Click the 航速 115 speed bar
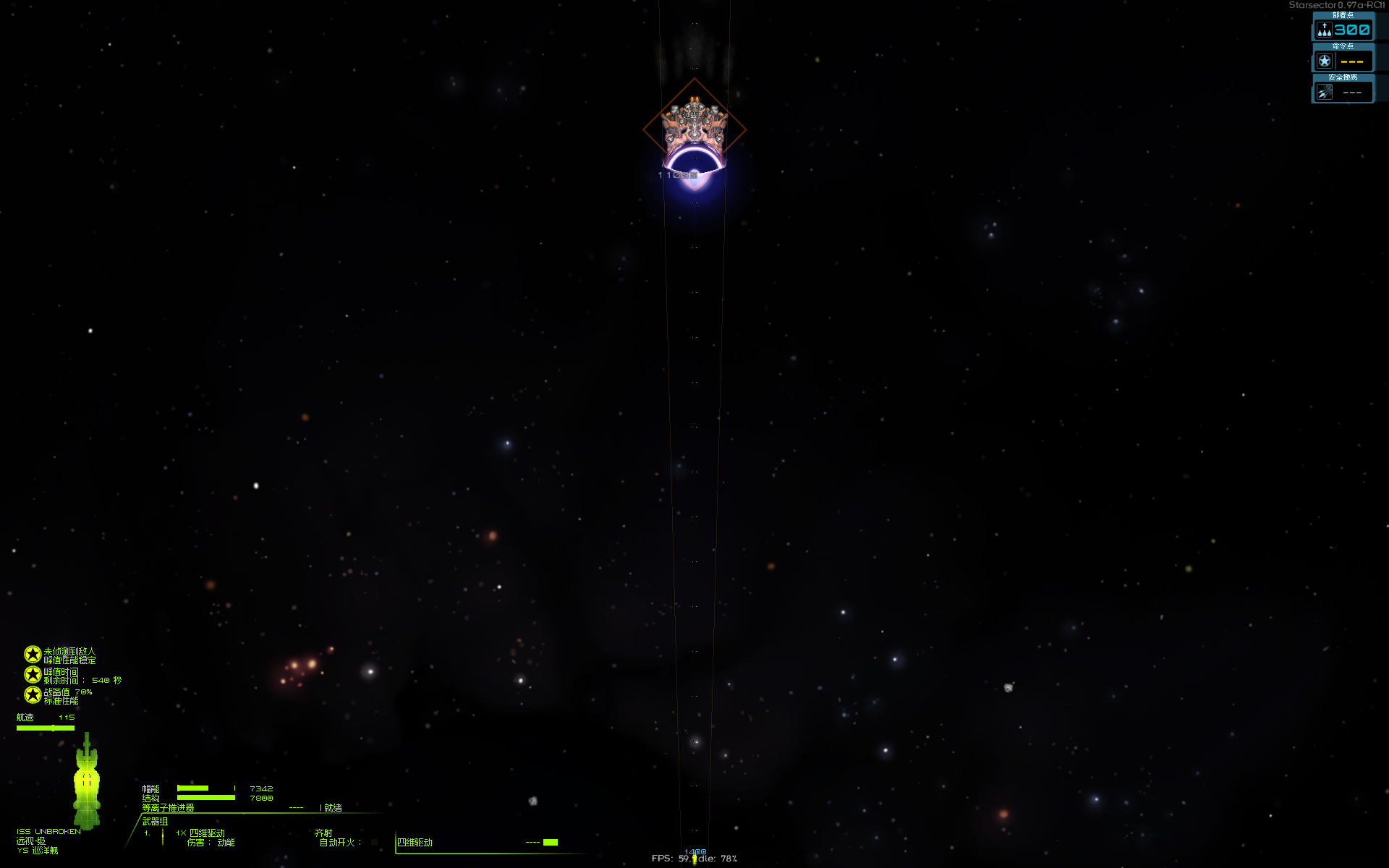Viewport: 1389px width, 868px height. (x=46, y=726)
